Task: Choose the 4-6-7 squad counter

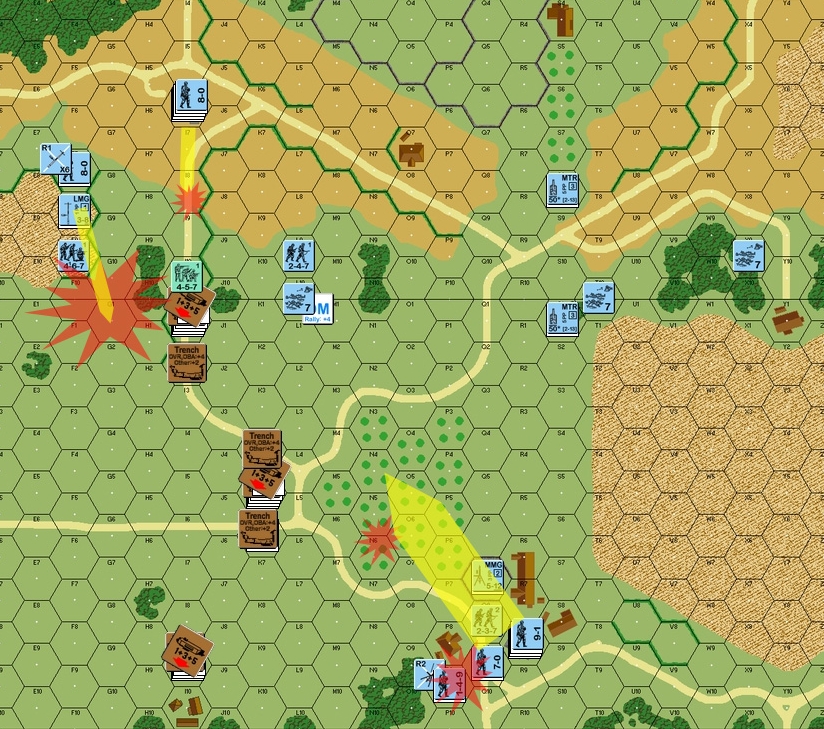Action: click(73, 255)
